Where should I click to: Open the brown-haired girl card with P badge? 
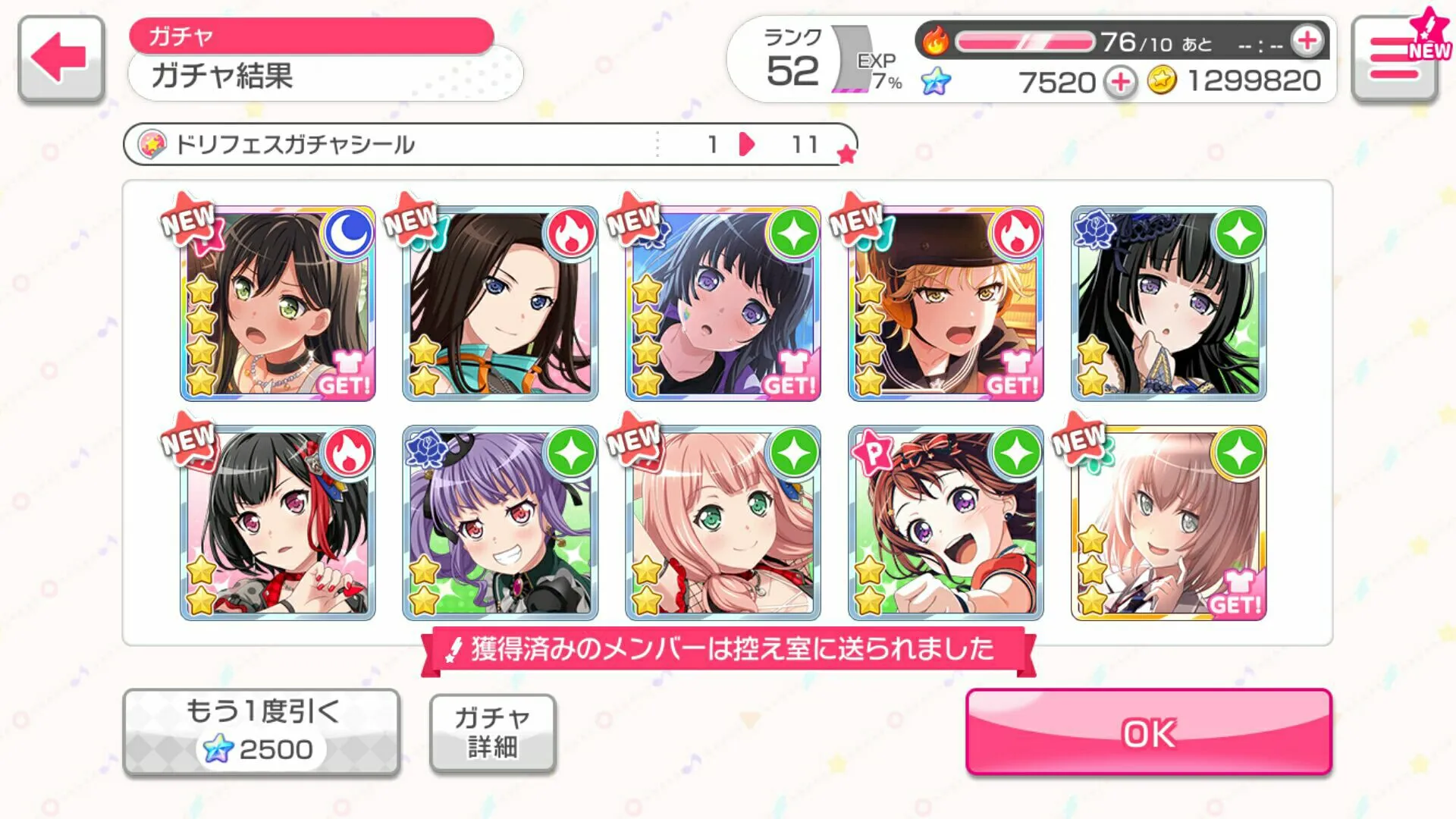pyautogui.click(x=946, y=523)
